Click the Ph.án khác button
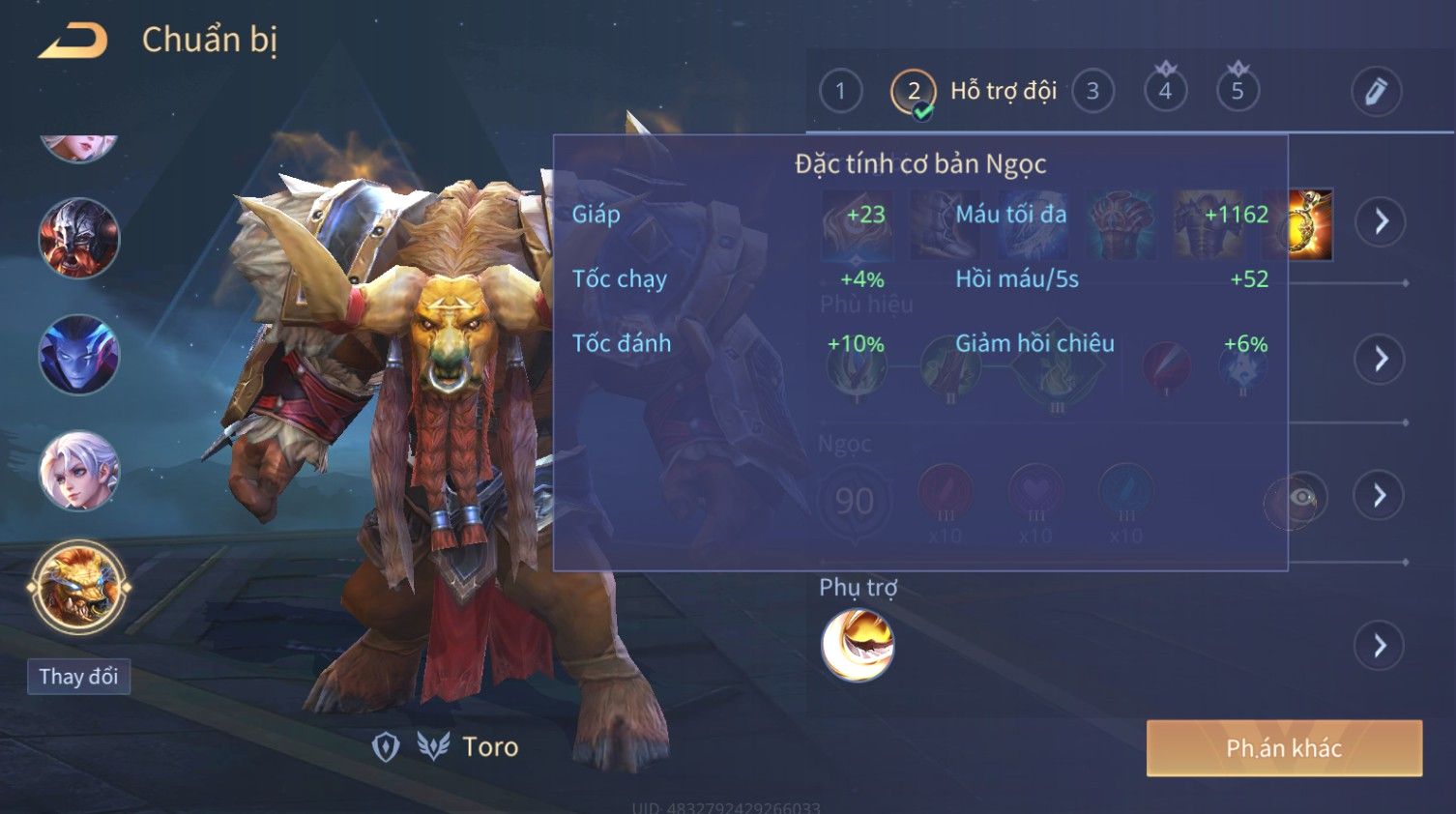Screen dimensions: 1456x814 [1284, 748]
